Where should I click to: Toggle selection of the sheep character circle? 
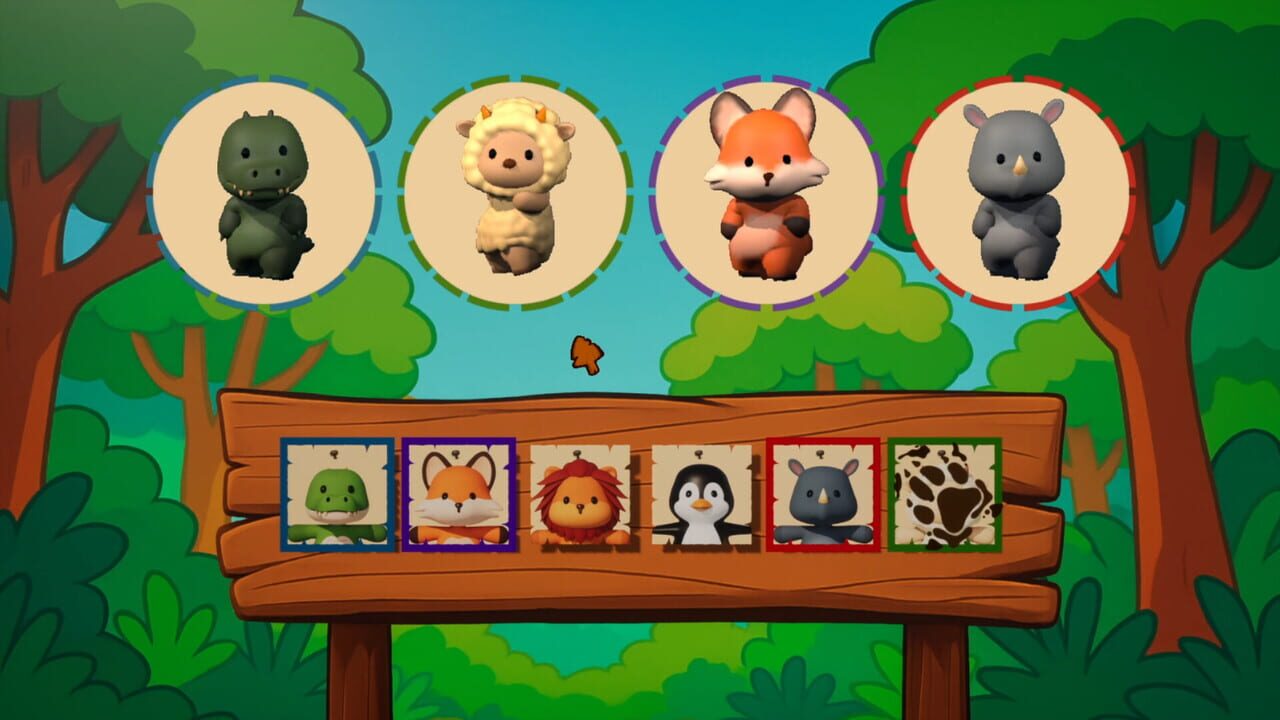click(513, 185)
